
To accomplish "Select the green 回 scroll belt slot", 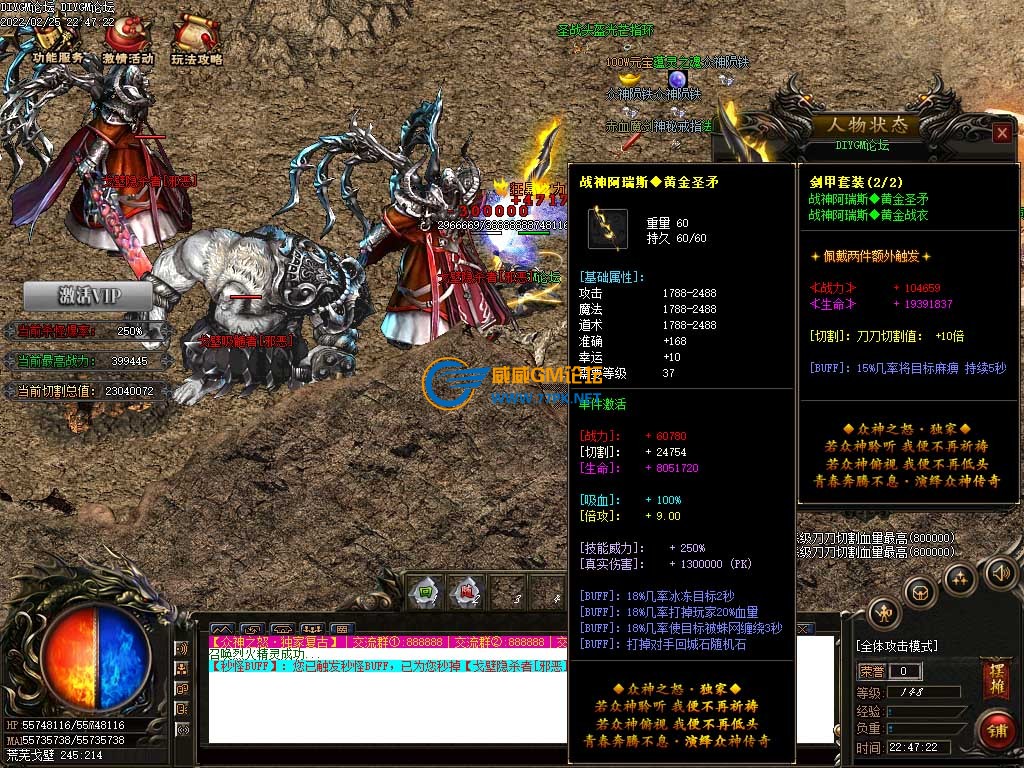I will (x=426, y=592).
